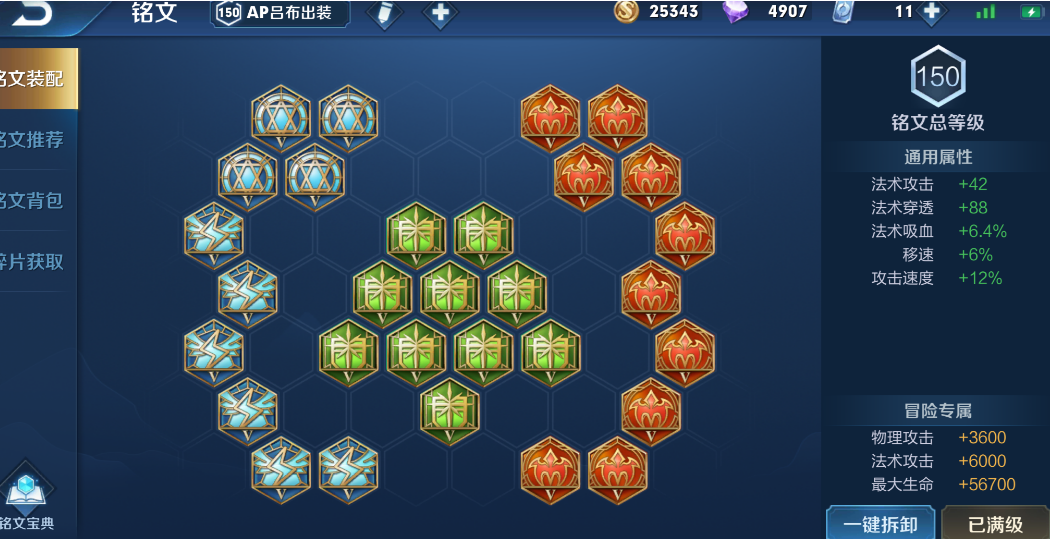Go back with the return arrow
Viewport: 1050px width, 539px height.
[x=30, y=12]
